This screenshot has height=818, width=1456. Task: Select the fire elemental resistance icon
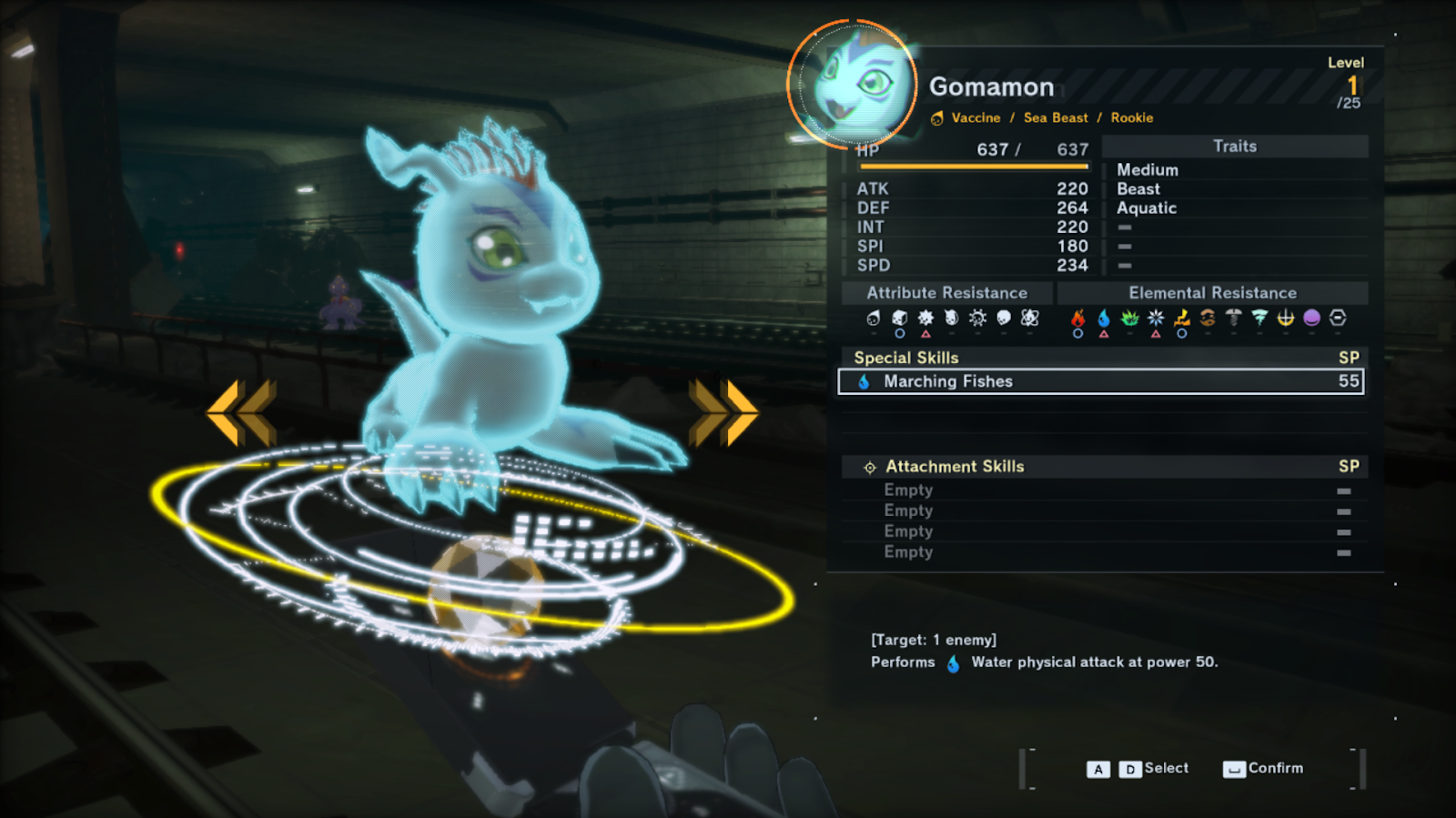point(1078,318)
